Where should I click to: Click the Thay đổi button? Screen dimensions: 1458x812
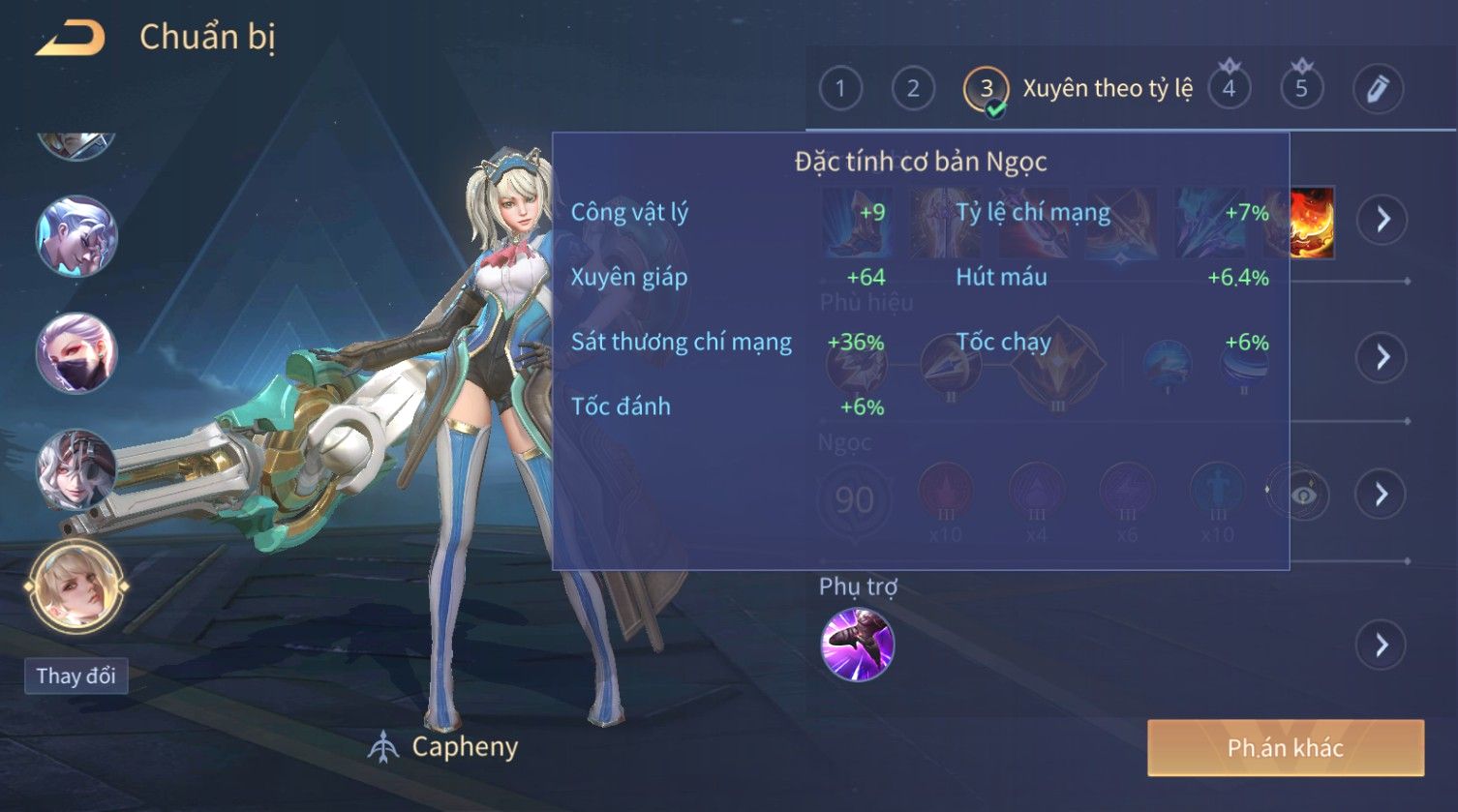point(76,676)
